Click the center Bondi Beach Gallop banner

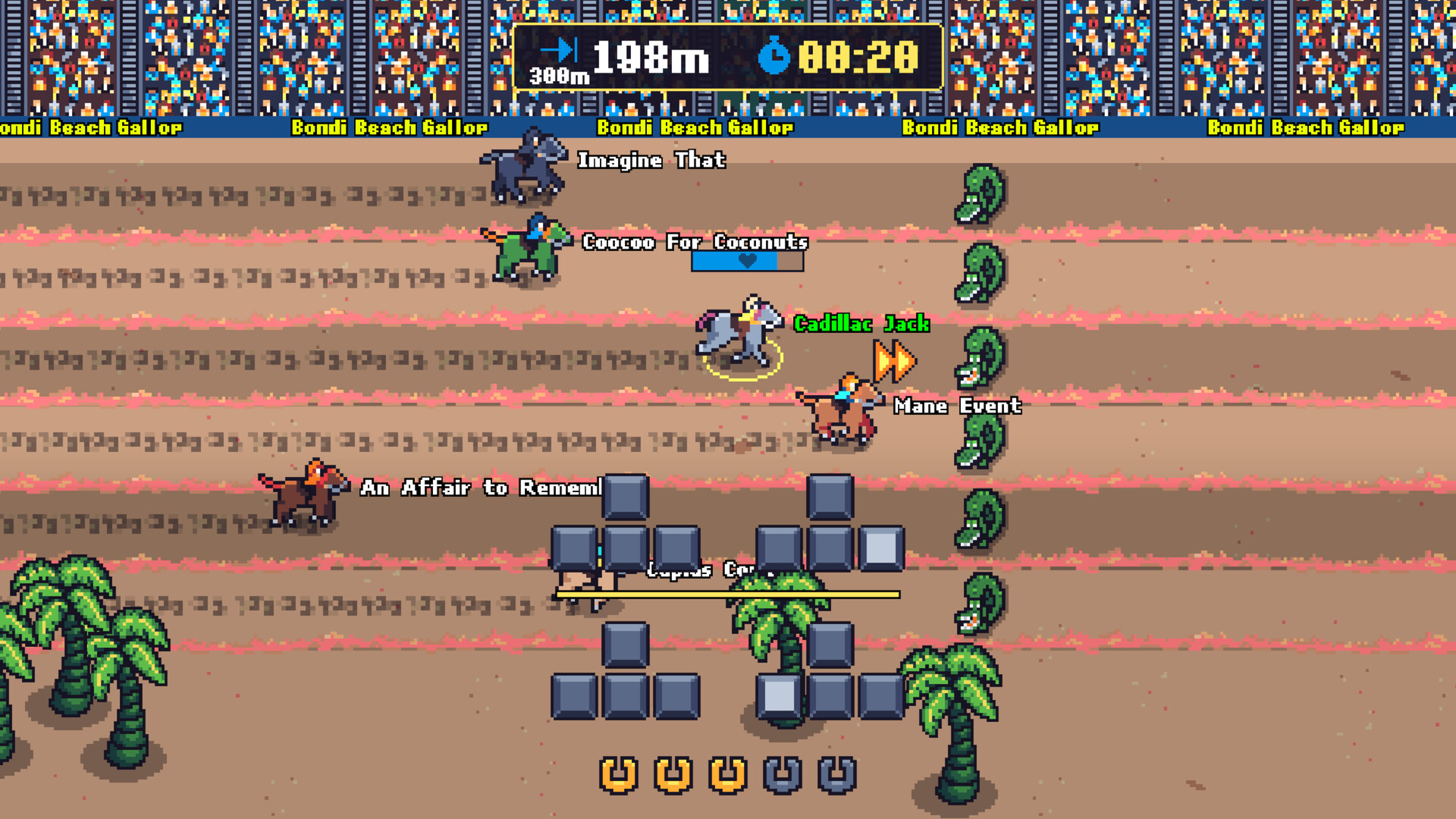click(695, 127)
